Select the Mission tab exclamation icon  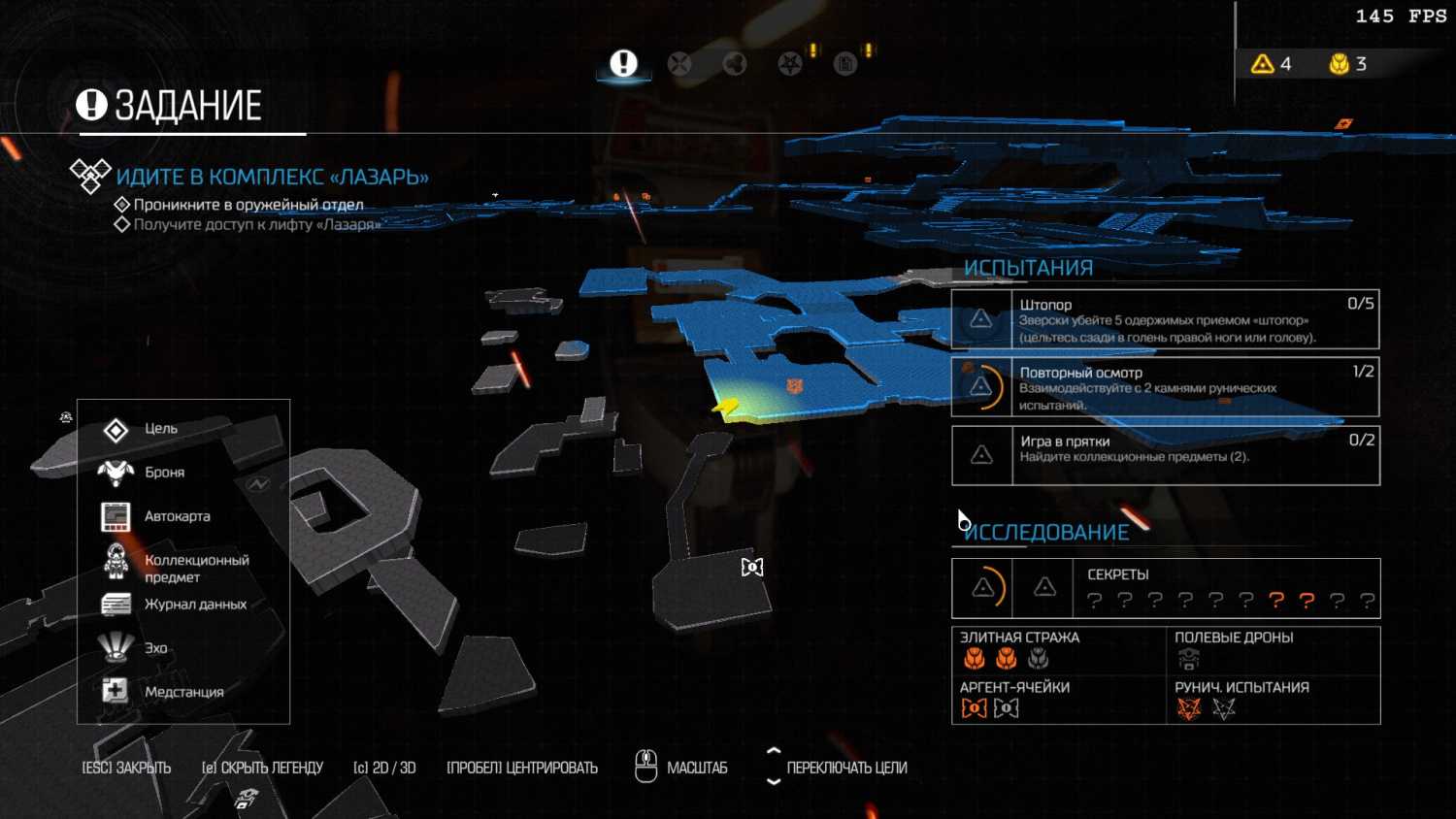coord(623,64)
